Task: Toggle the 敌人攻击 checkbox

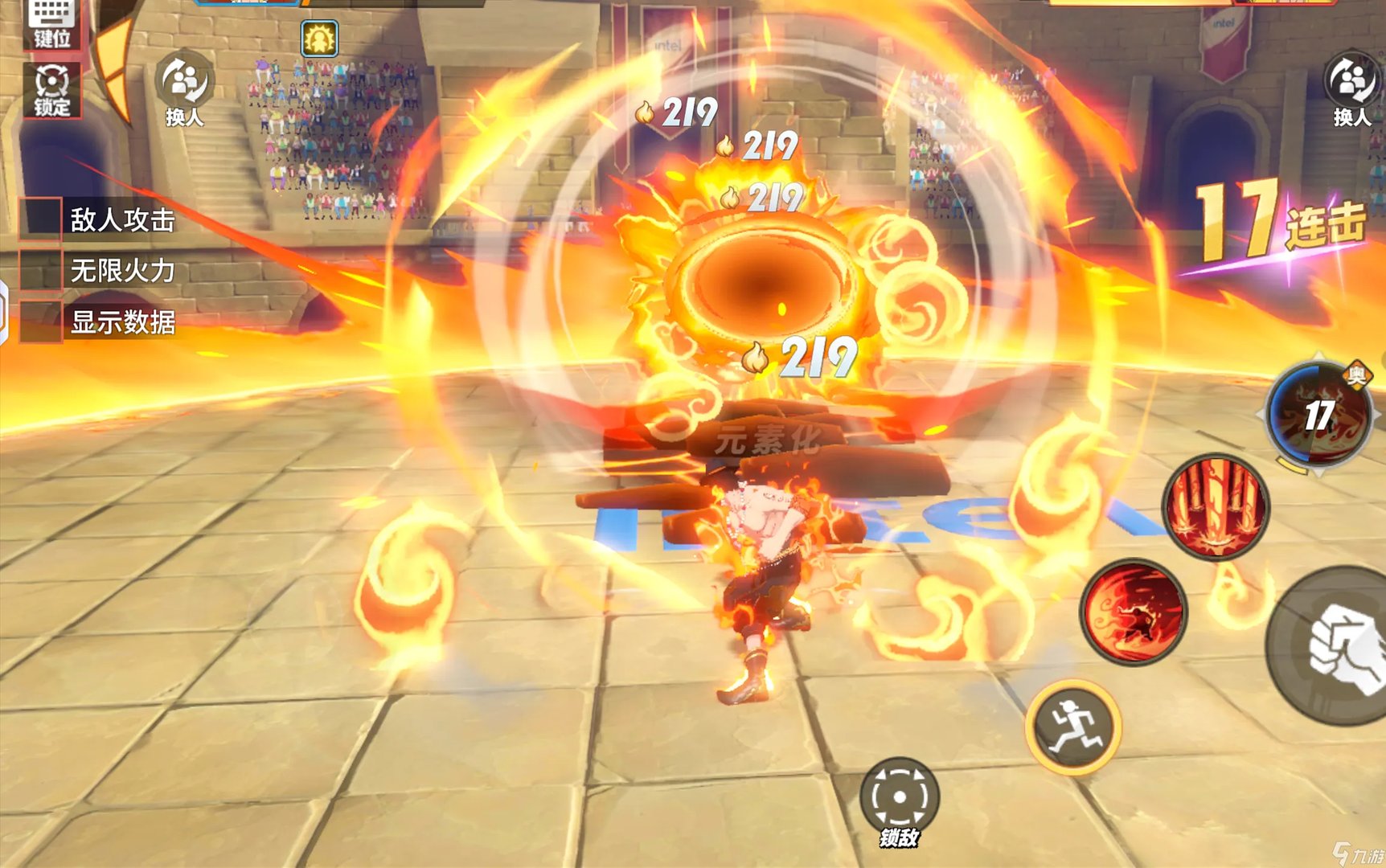Action: (41, 219)
